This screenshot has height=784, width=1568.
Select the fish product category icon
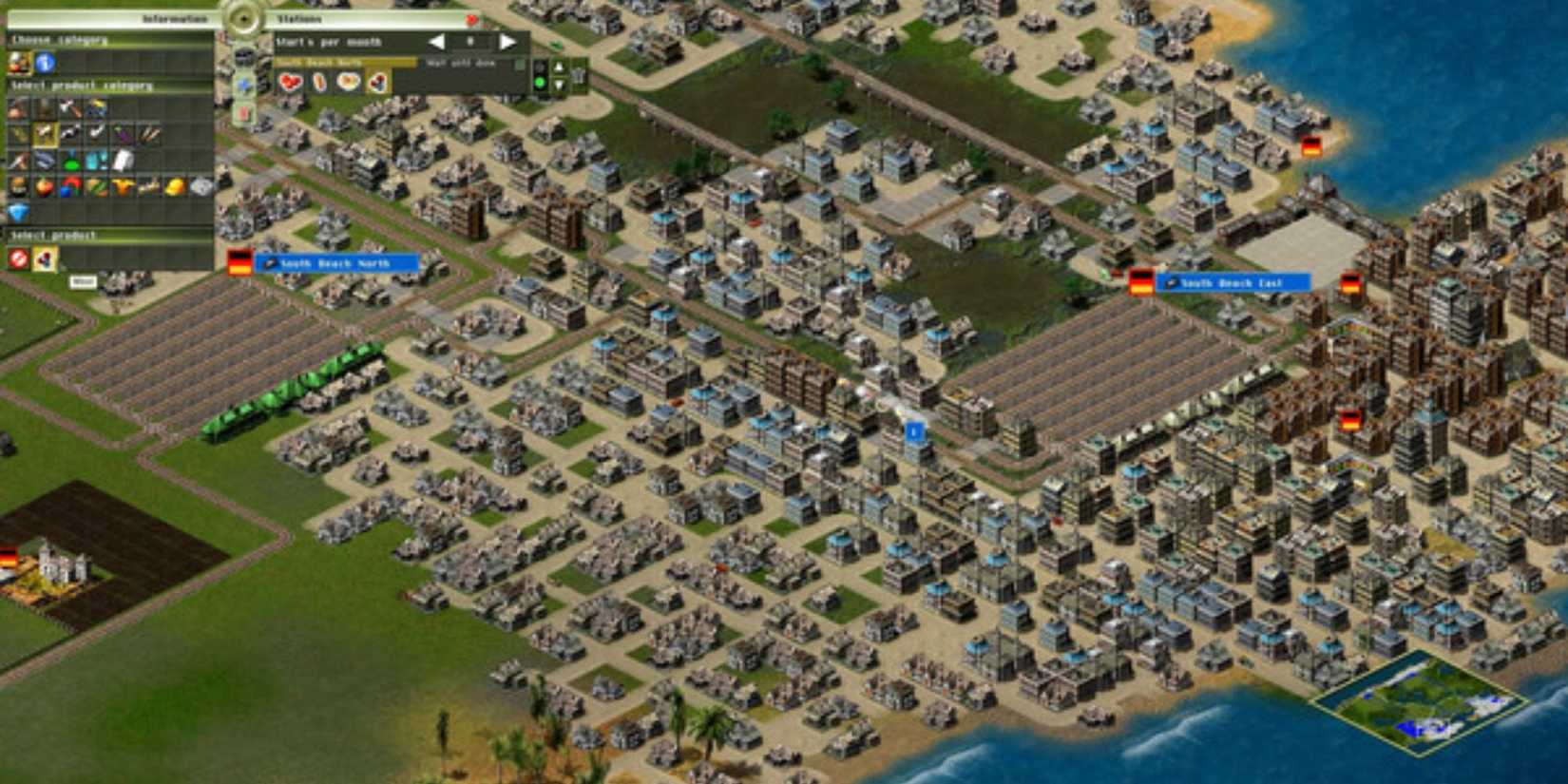pyautogui.click(x=43, y=157)
